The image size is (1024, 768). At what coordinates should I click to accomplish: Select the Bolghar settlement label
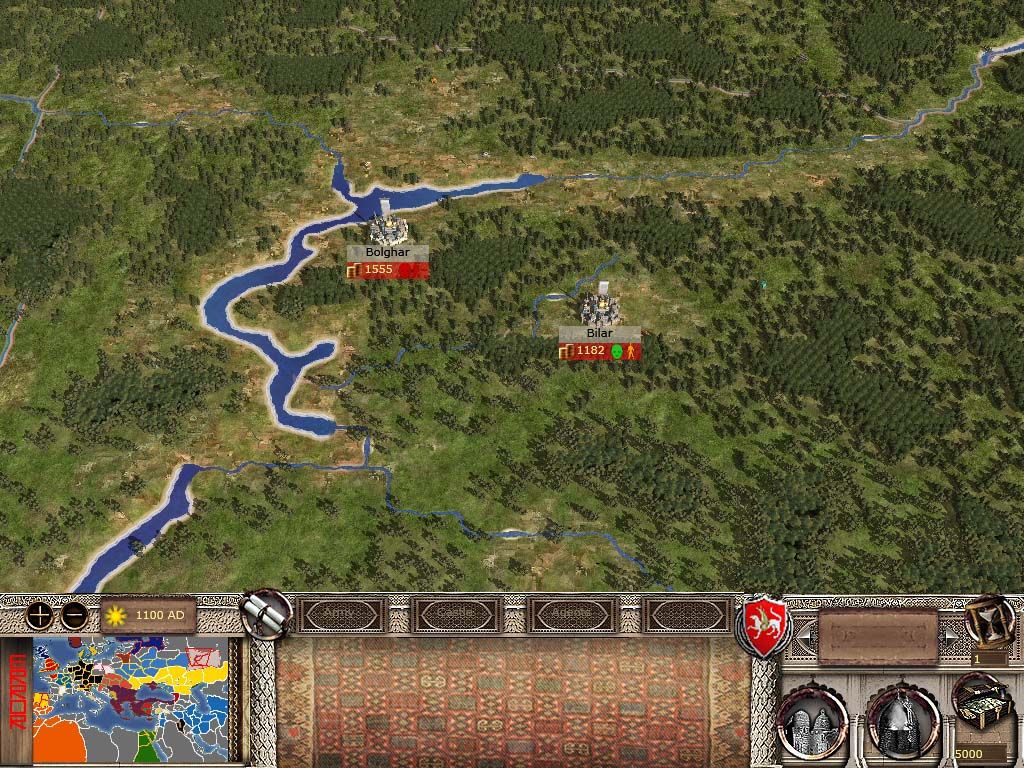click(388, 253)
